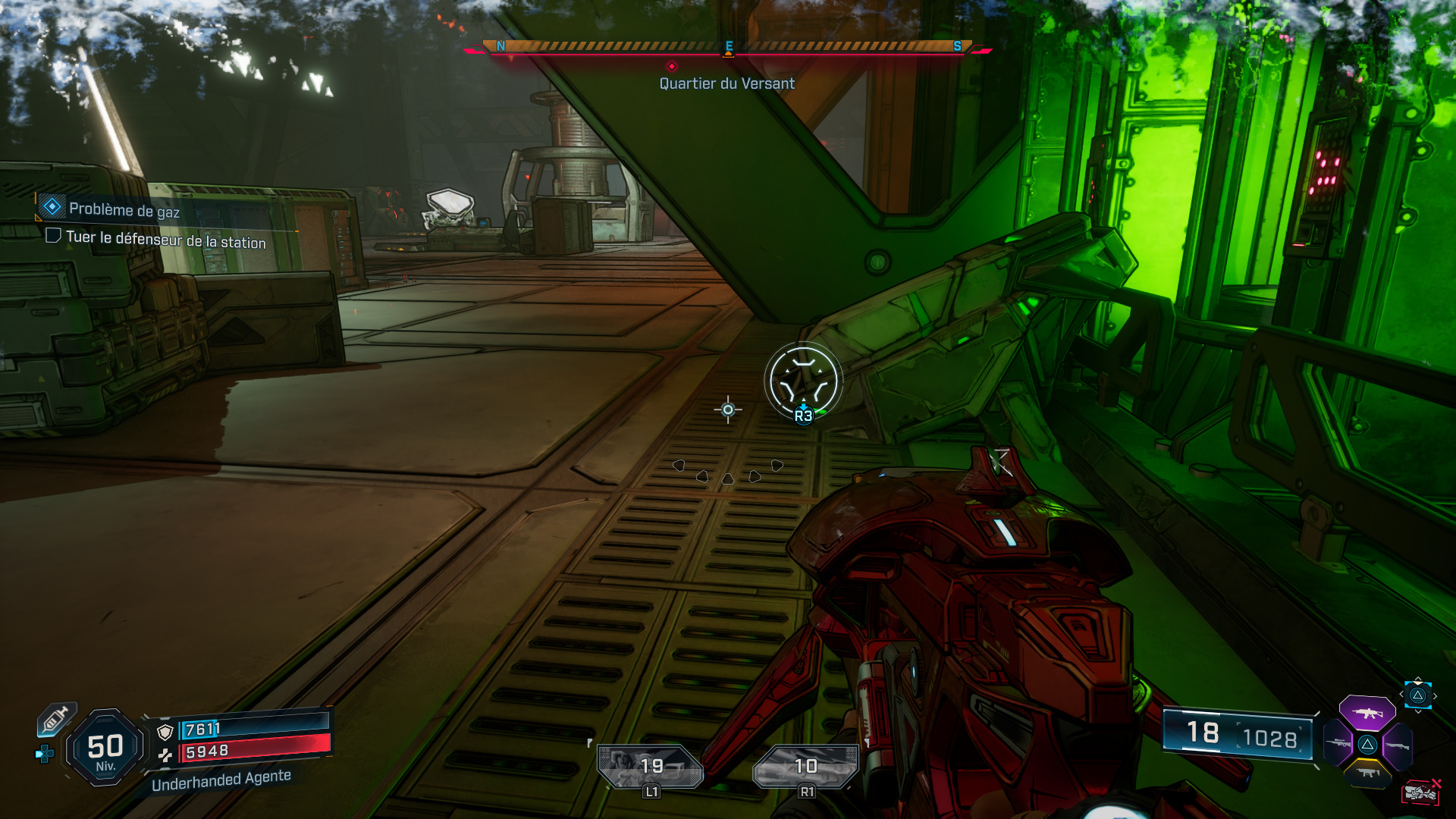Click the crossed-out grenade icon

coord(1420,793)
